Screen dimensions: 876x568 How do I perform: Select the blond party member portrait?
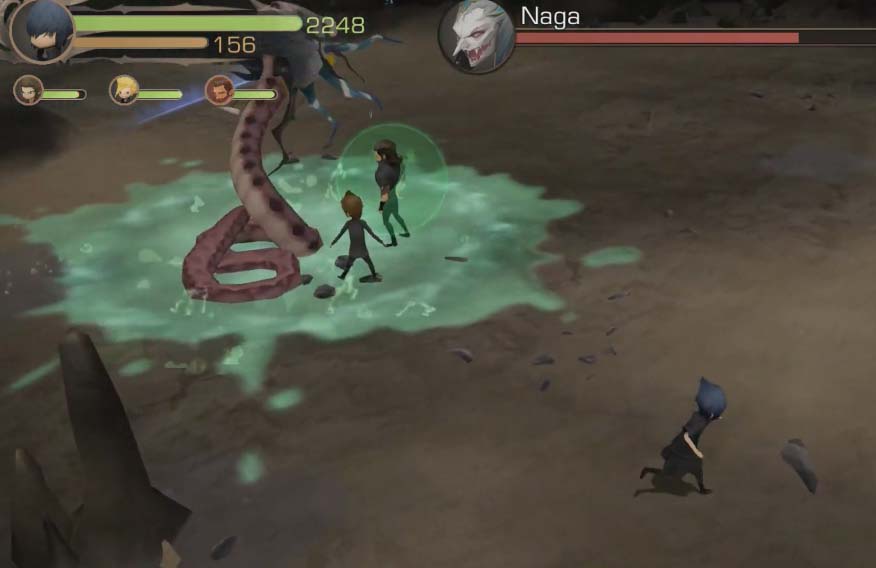click(124, 91)
